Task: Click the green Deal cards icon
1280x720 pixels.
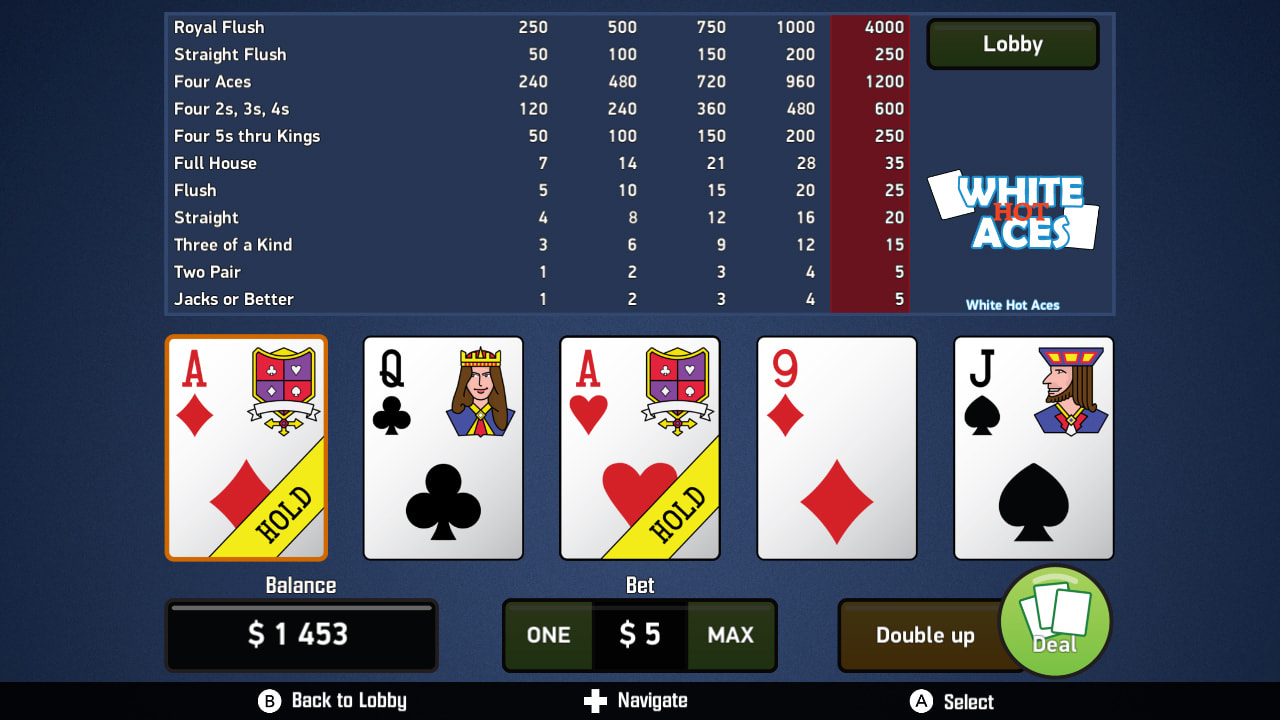Action: (1055, 621)
